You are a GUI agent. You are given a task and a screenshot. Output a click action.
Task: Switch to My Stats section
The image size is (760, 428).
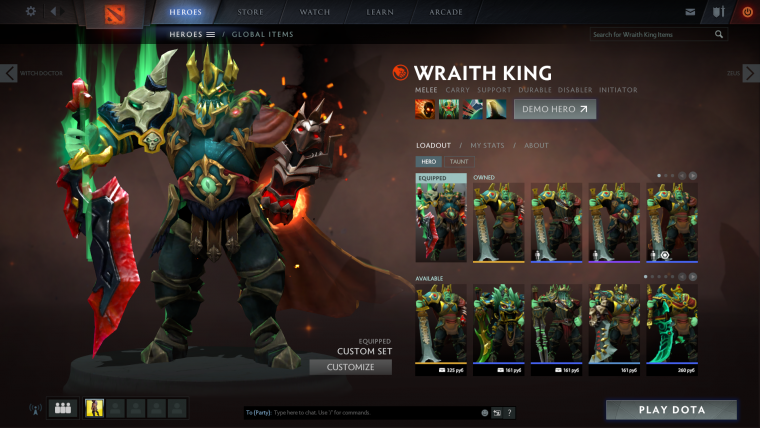pyautogui.click(x=487, y=146)
